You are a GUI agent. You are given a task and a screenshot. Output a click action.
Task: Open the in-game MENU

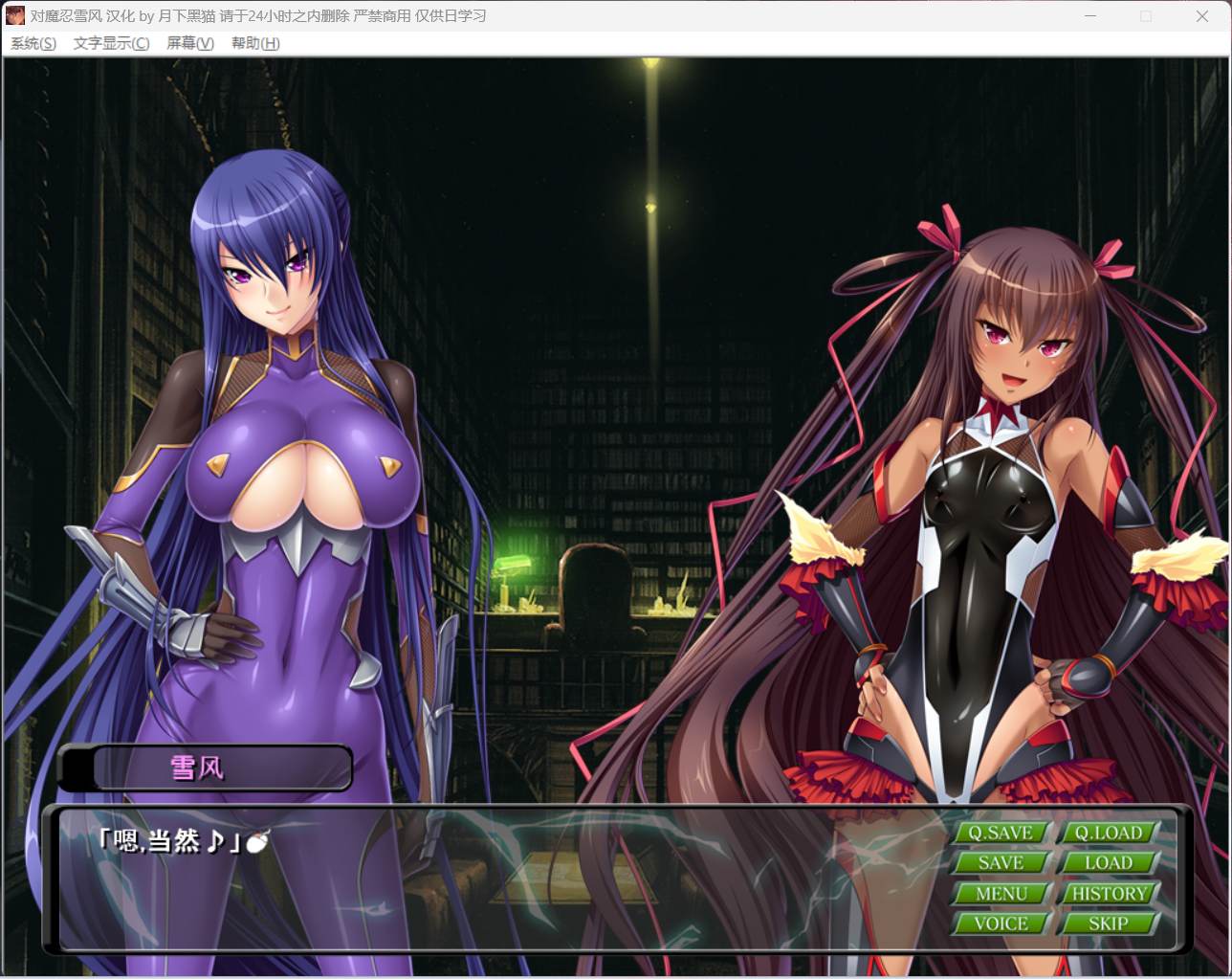point(1001,893)
